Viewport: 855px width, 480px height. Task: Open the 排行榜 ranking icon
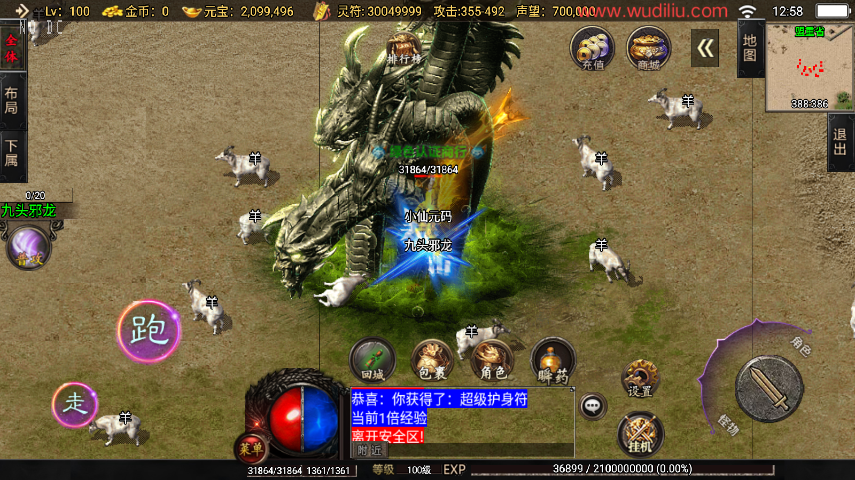click(x=402, y=47)
